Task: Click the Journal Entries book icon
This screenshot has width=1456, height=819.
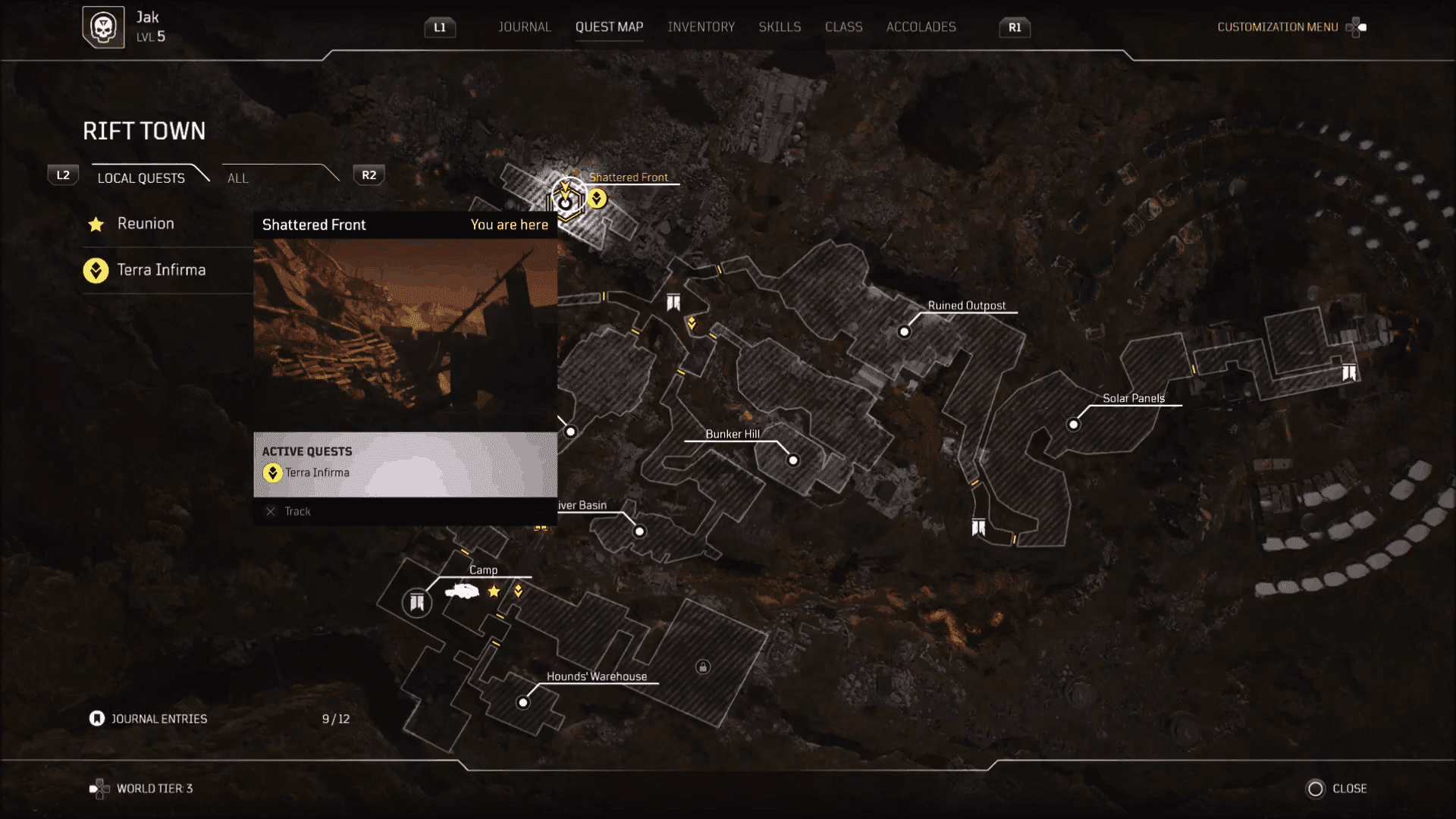Action: 96,718
